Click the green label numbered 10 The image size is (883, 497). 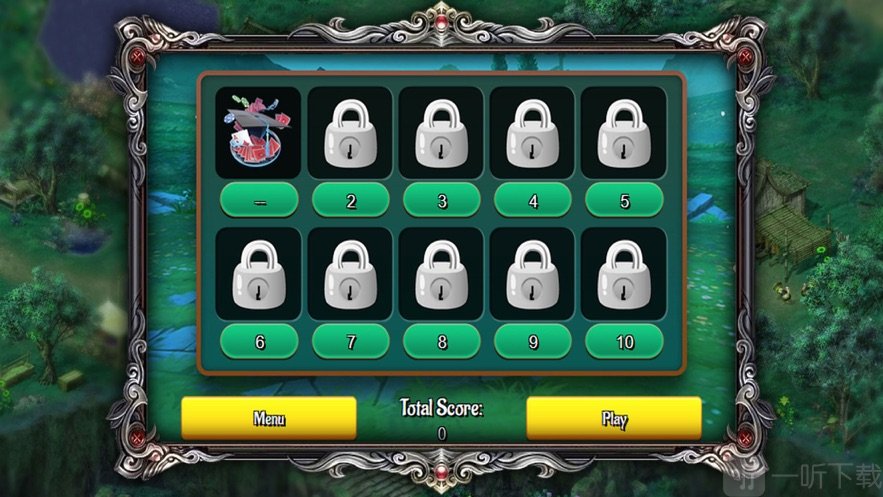(x=624, y=341)
